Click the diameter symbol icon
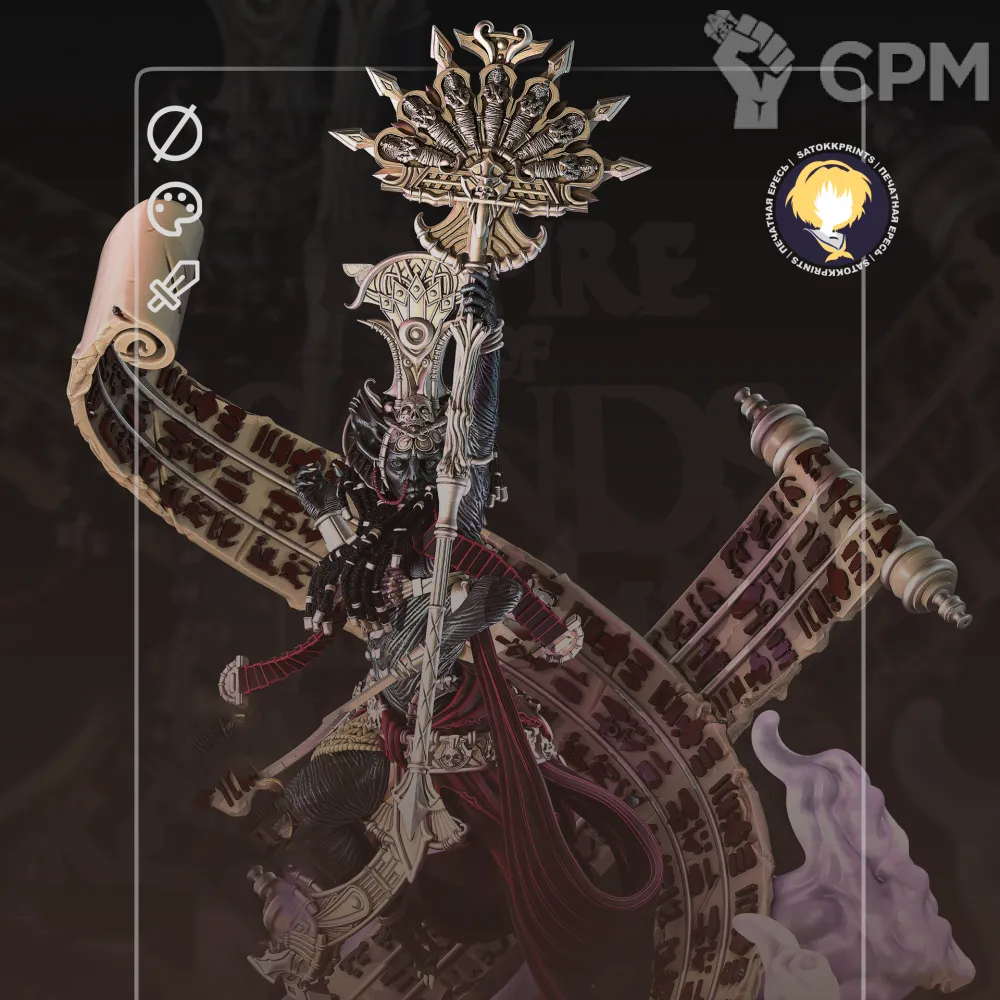This screenshot has width=1000, height=1000. point(175,134)
